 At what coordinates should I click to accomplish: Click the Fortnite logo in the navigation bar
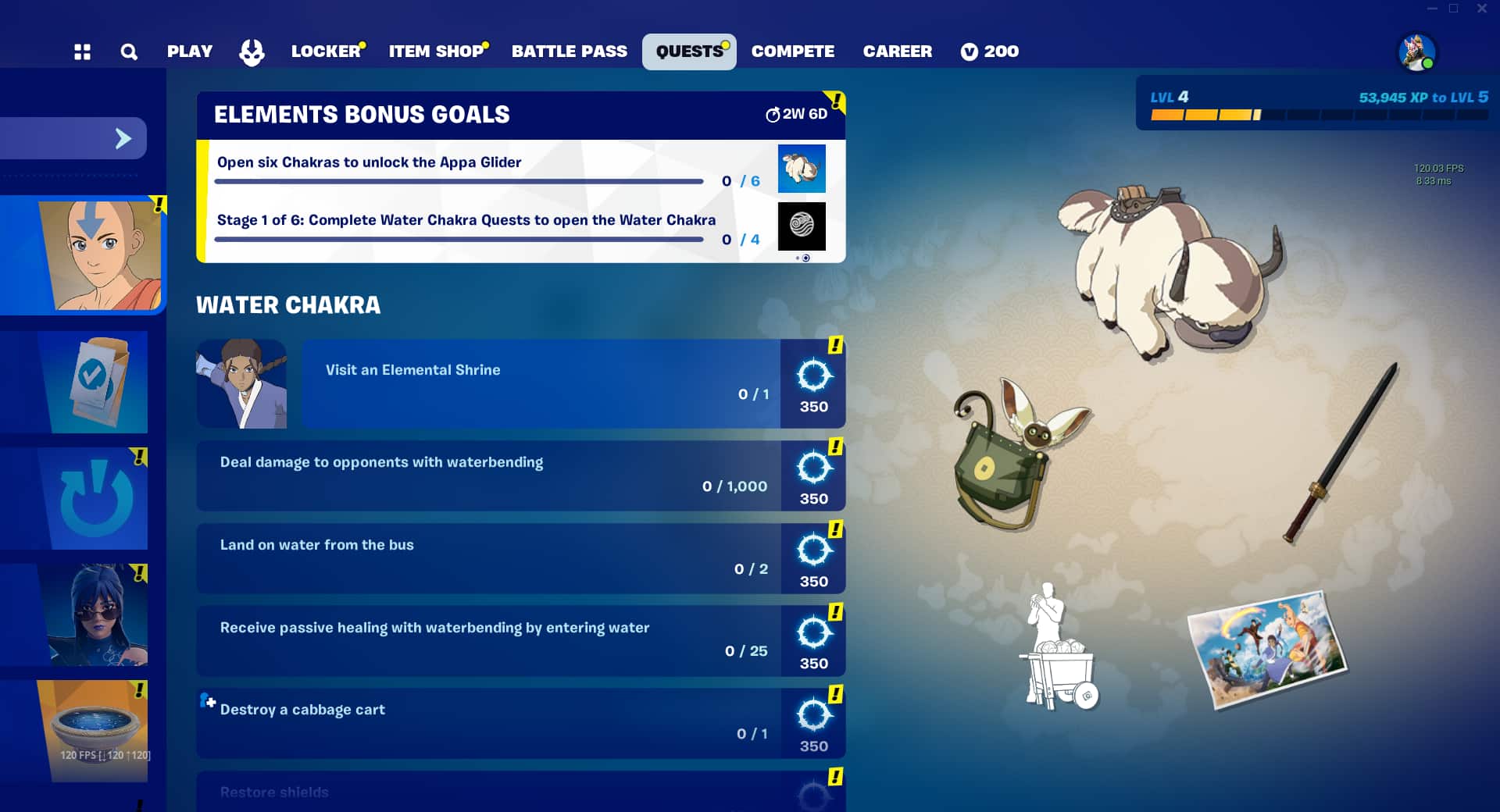252,52
